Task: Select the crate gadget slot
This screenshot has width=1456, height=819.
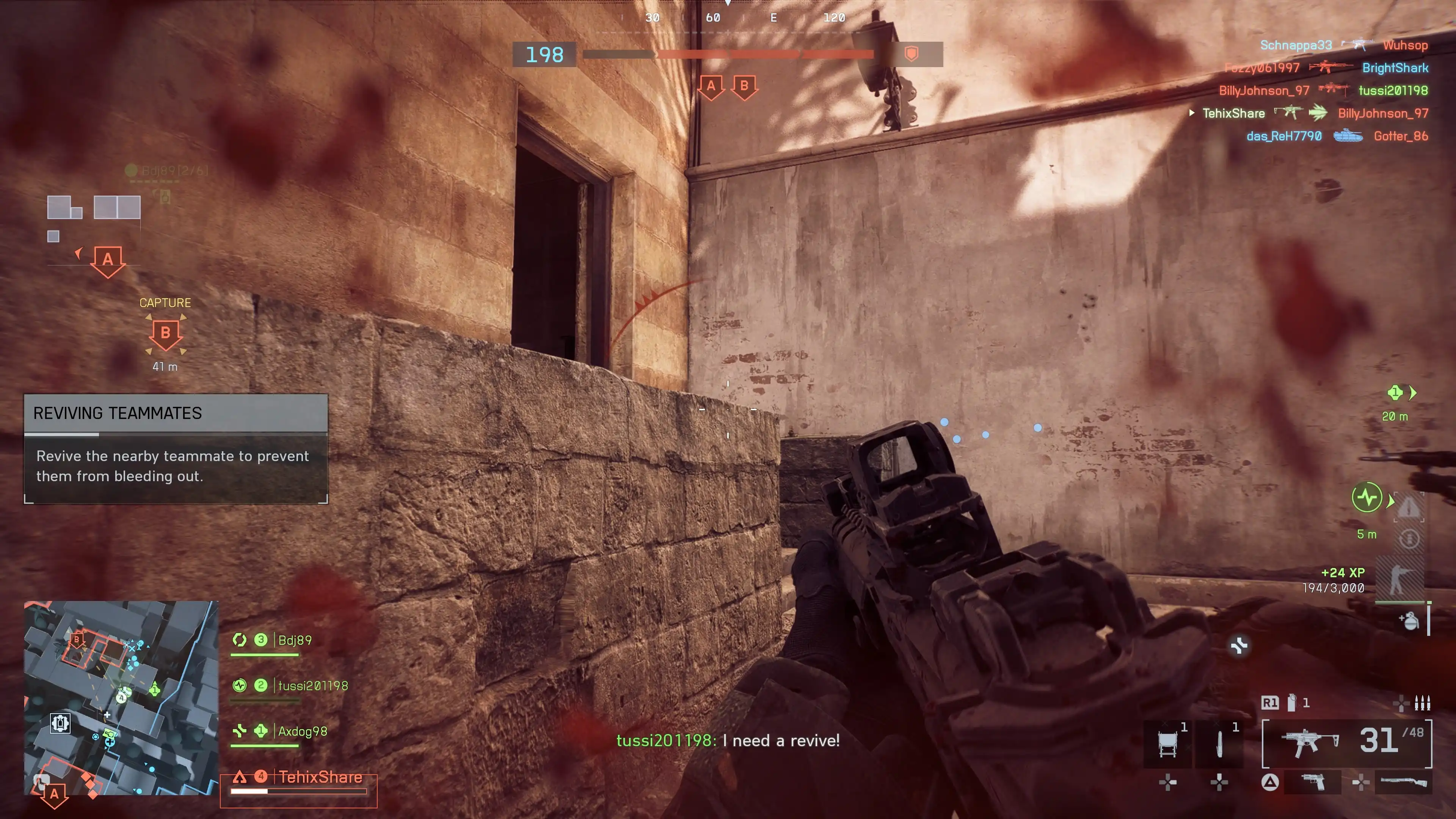Action: coord(1168,743)
